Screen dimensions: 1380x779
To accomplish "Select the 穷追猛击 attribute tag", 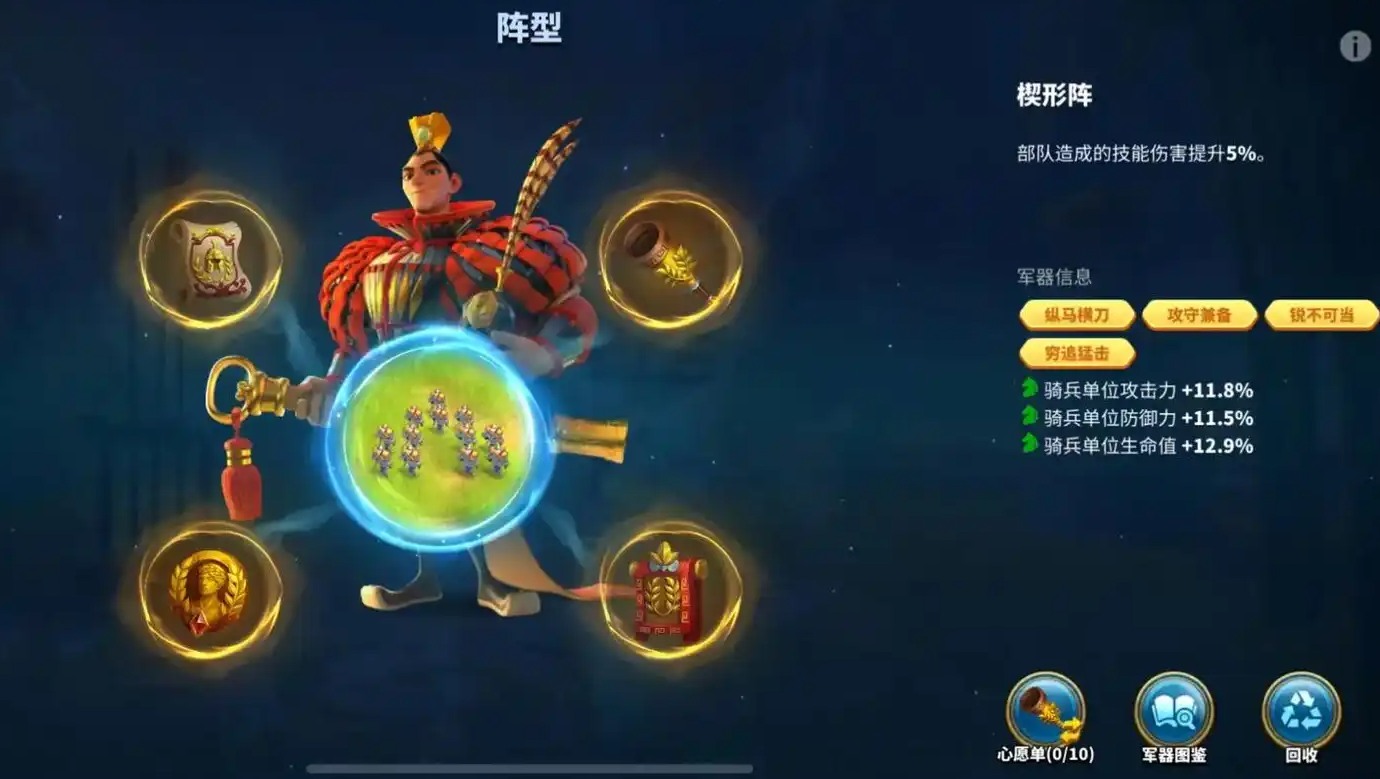I will (x=1076, y=353).
